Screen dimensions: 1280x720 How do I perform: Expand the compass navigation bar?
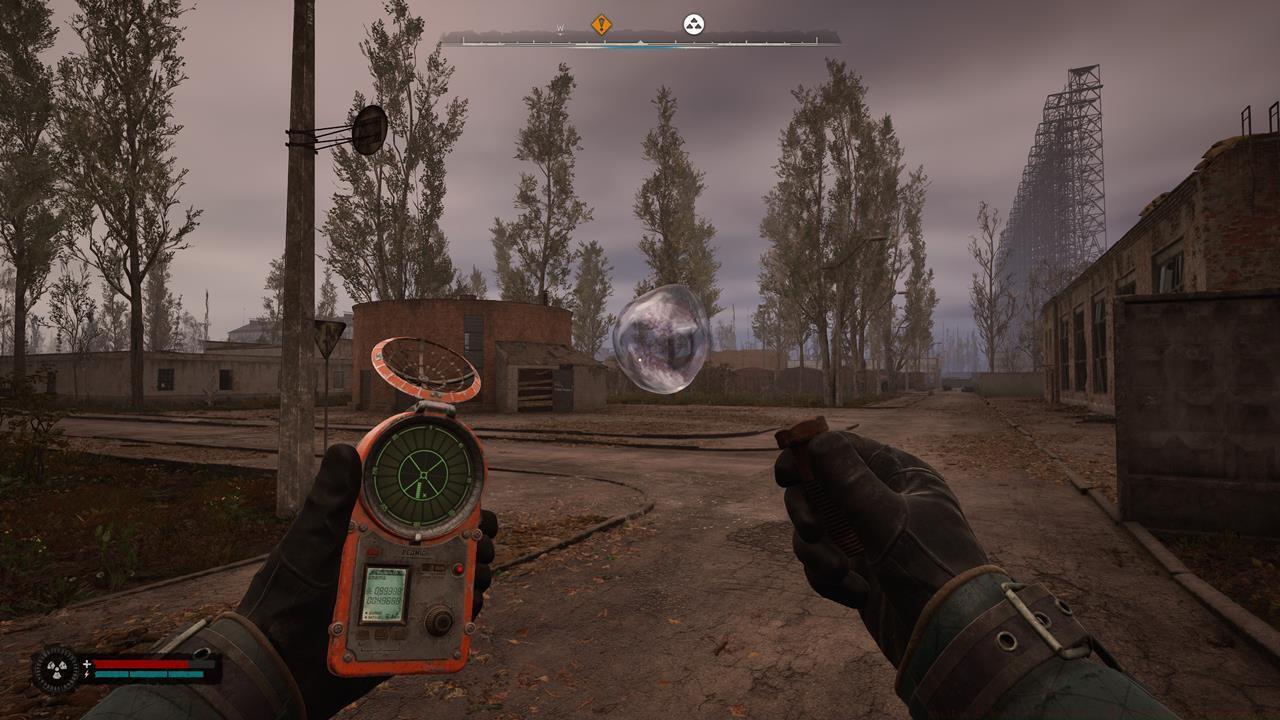640,42
